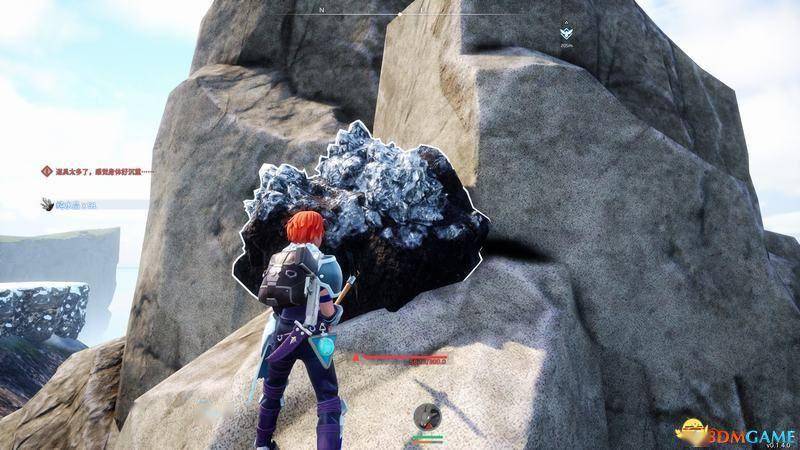Click the red overweight warning notification
This screenshot has height=450, width=800.
97,171
